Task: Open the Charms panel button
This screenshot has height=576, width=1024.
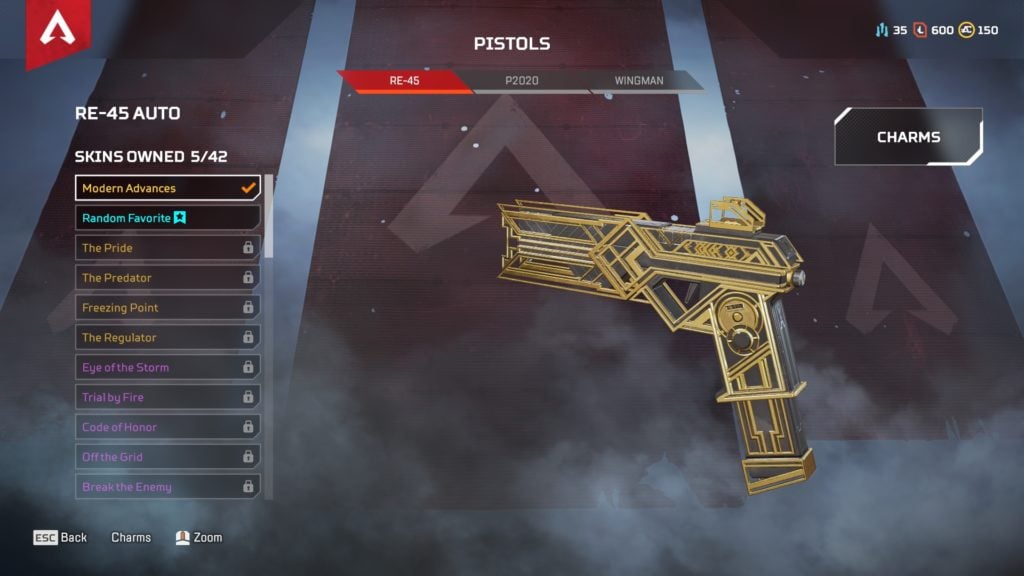Action: point(908,137)
